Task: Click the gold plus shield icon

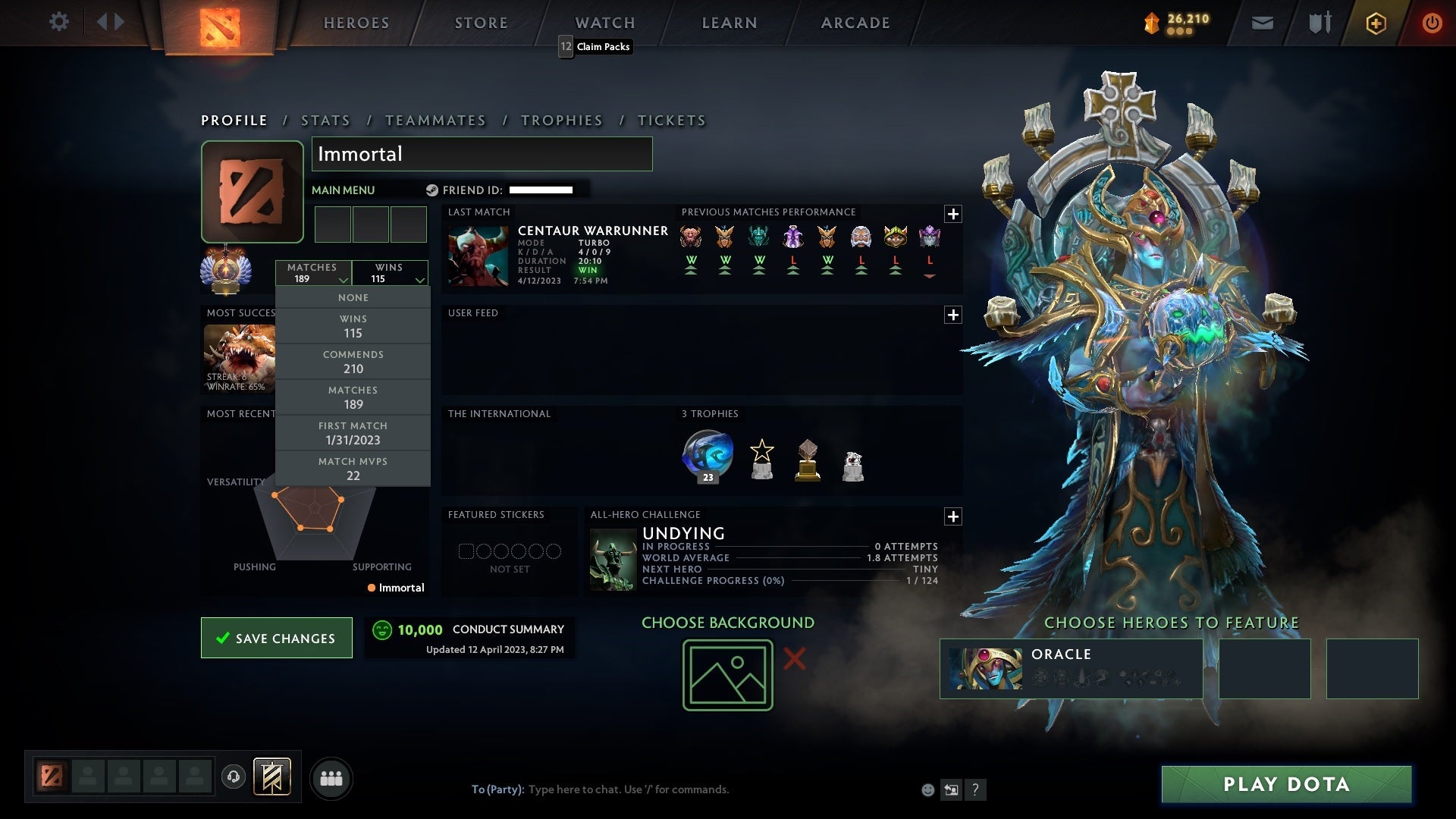Action: (1376, 22)
